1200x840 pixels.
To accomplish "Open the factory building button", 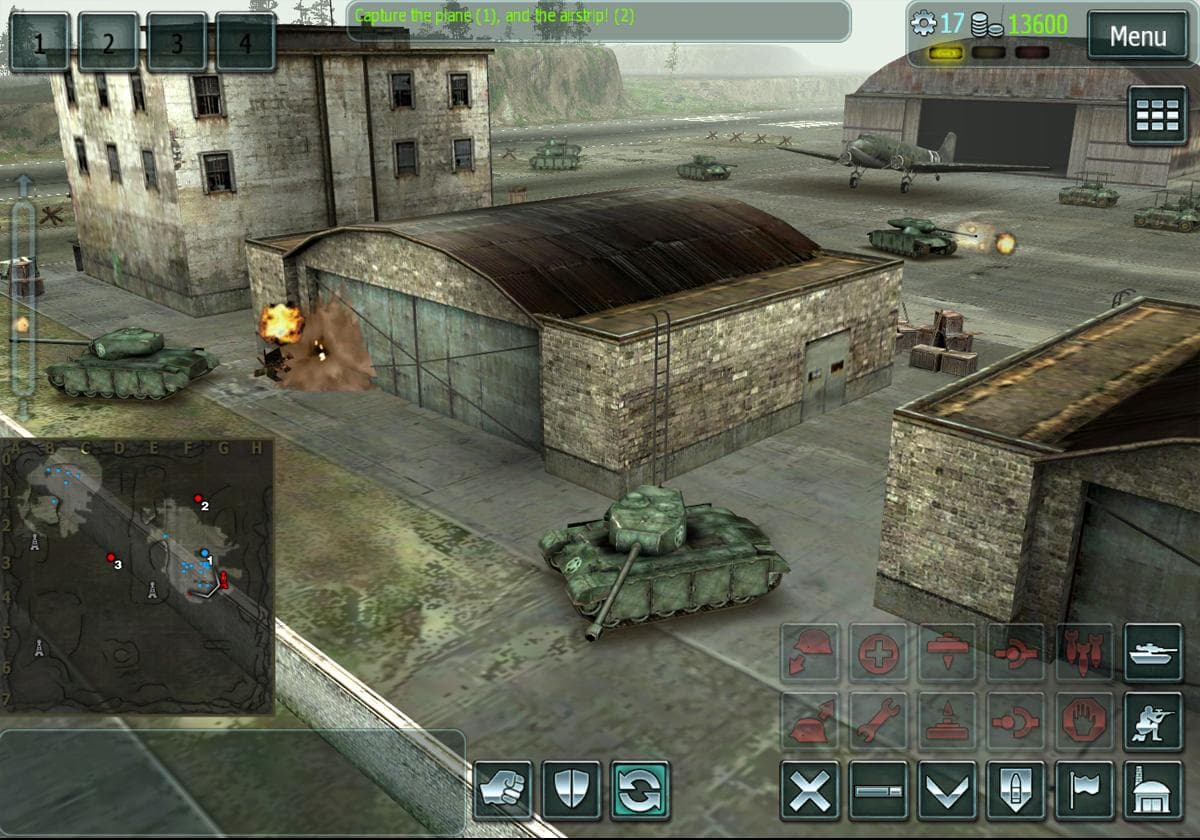I will pyautogui.click(x=1153, y=790).
